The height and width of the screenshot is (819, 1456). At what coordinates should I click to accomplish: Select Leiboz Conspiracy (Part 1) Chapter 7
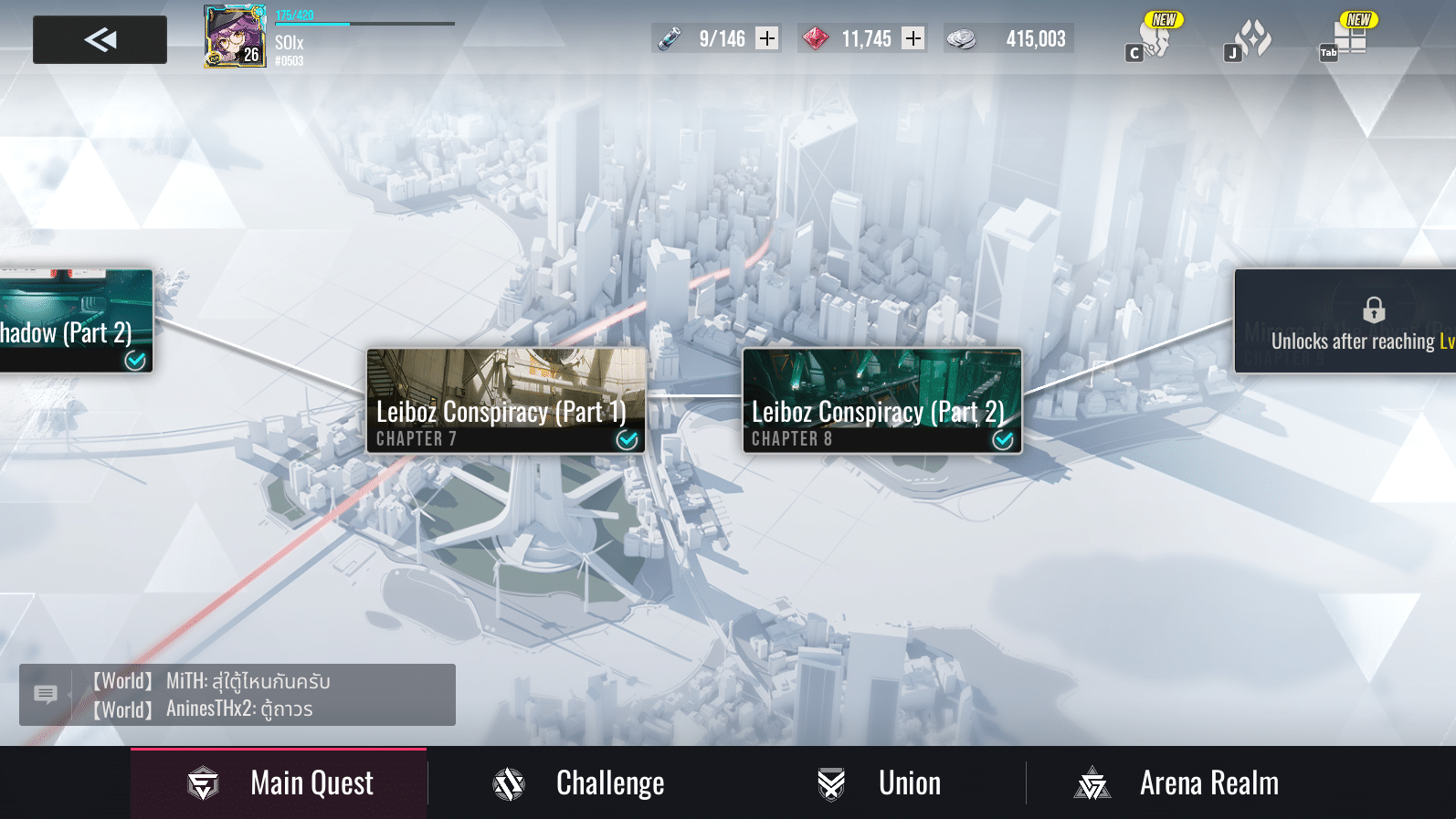coord(506,400)
